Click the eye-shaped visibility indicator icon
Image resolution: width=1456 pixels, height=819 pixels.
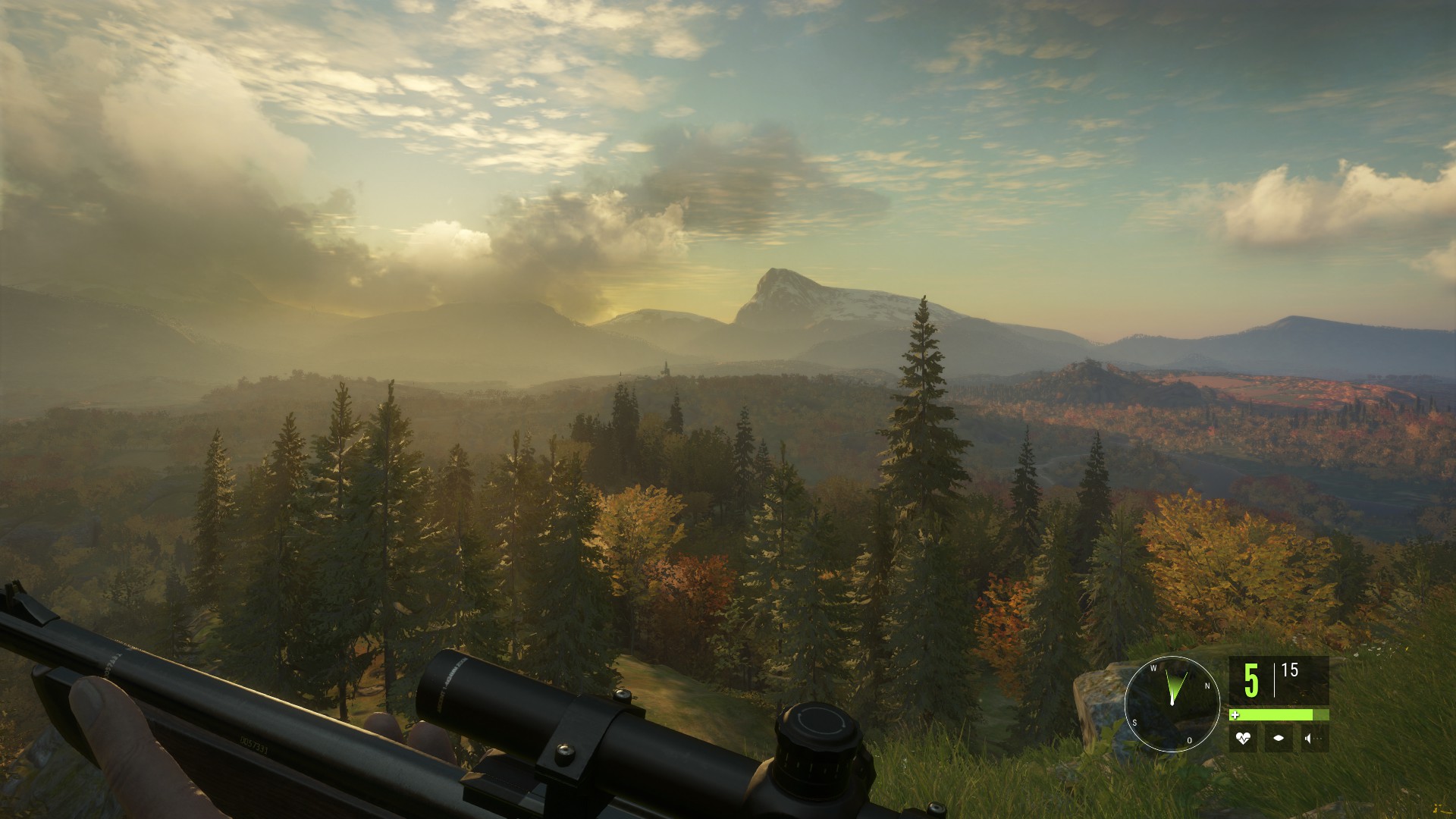pos(1279,738)
